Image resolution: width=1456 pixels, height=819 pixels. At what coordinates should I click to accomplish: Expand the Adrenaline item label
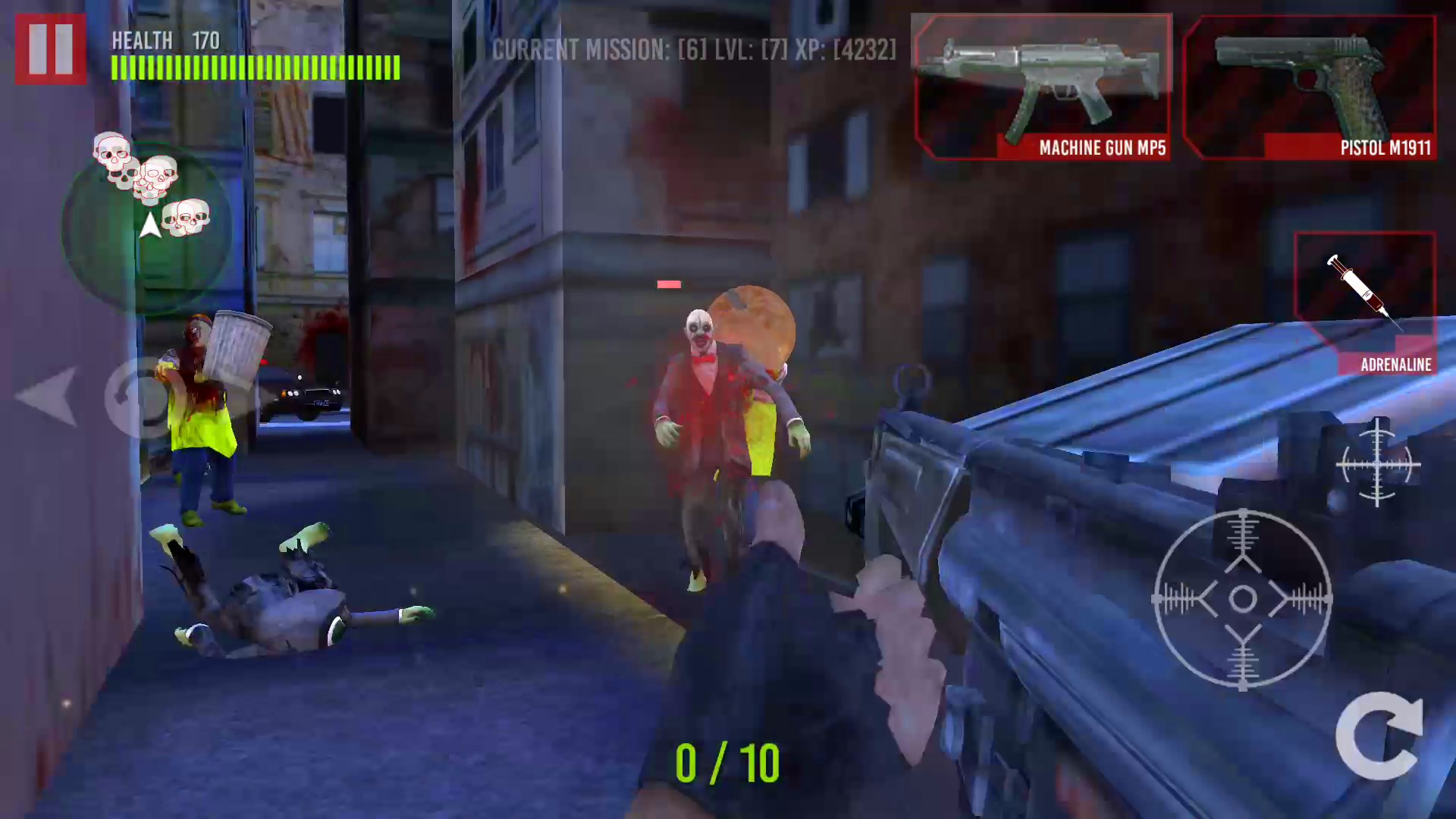[1395, 364]
